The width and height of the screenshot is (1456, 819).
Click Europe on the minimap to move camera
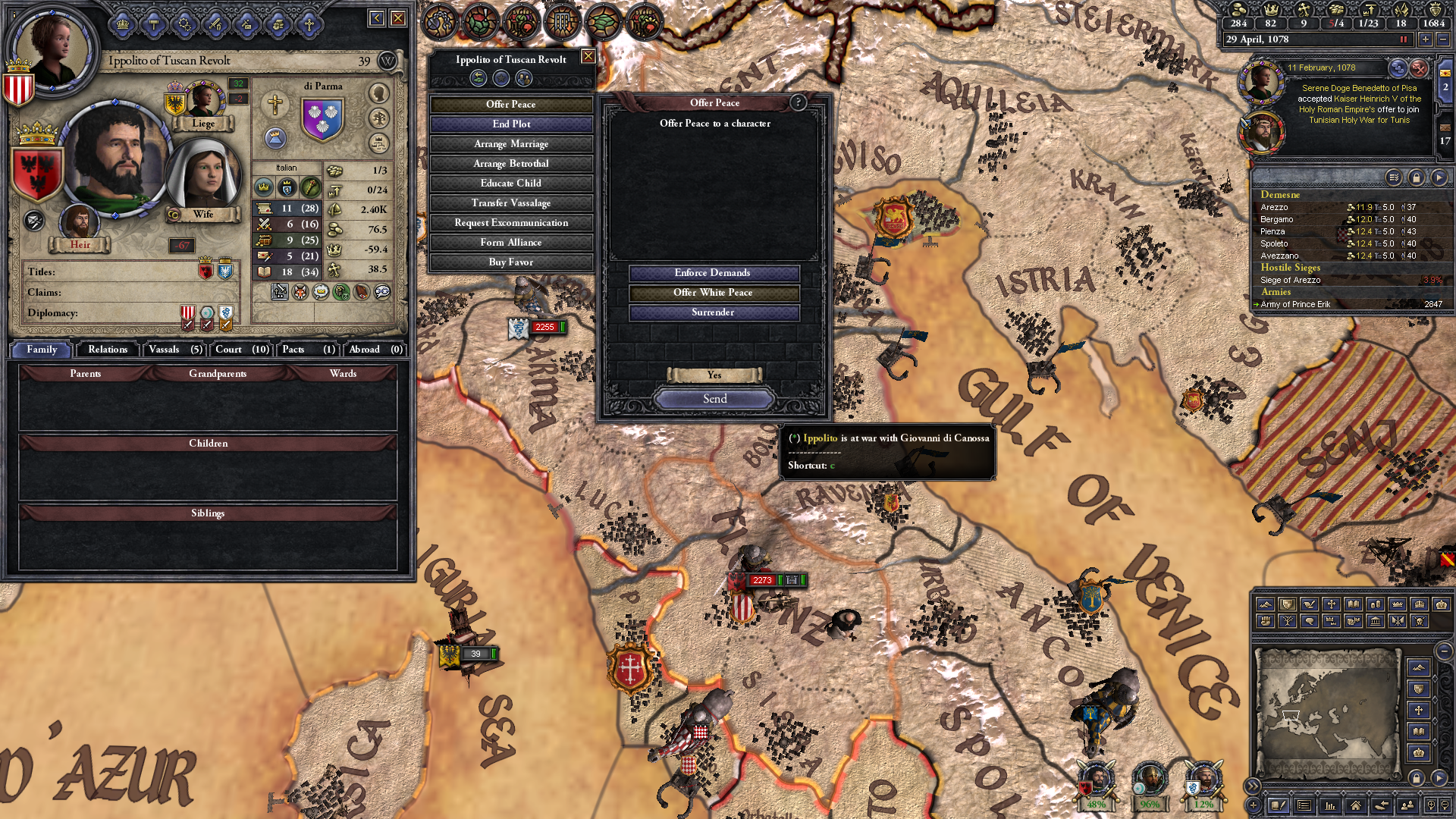pos(1293,697)
